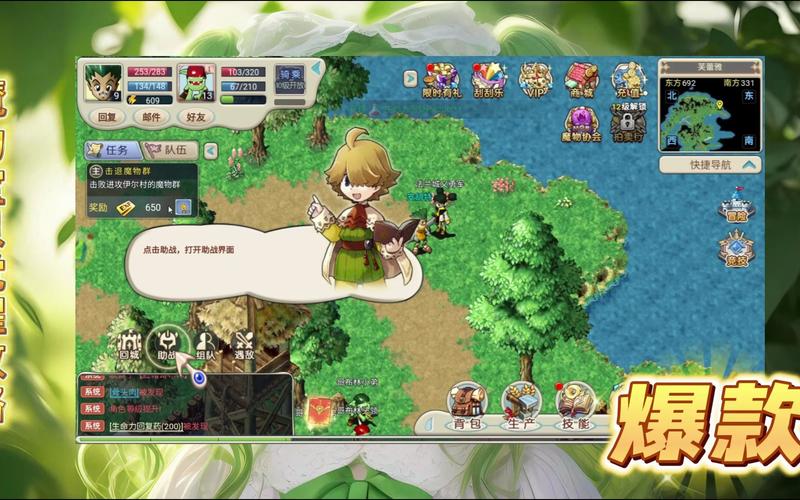Open the 魔物协会 monster guild
The width and height of the screenshot is (800, 500).
[581, 122]
